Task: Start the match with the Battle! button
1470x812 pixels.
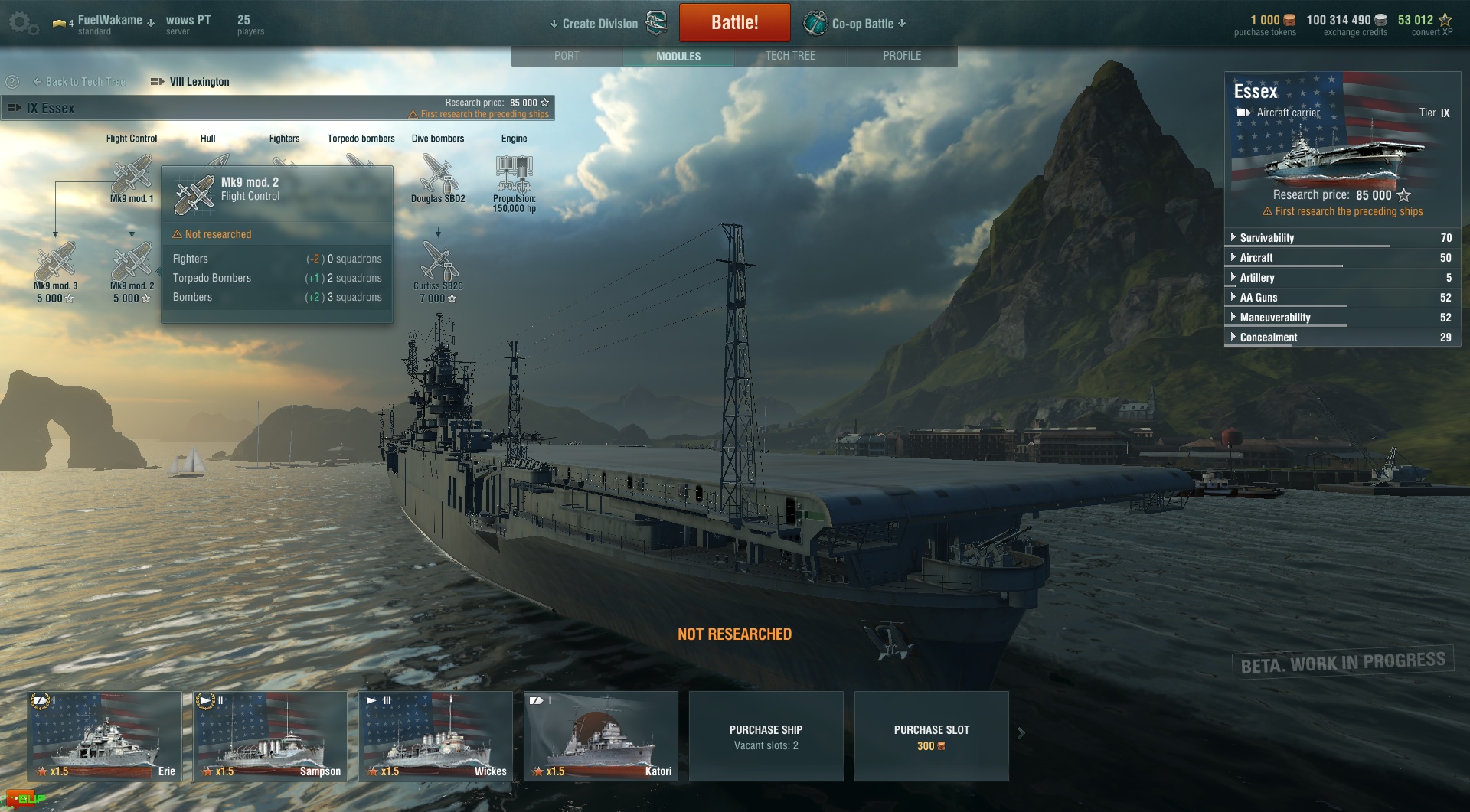Action: pos(734,23)
